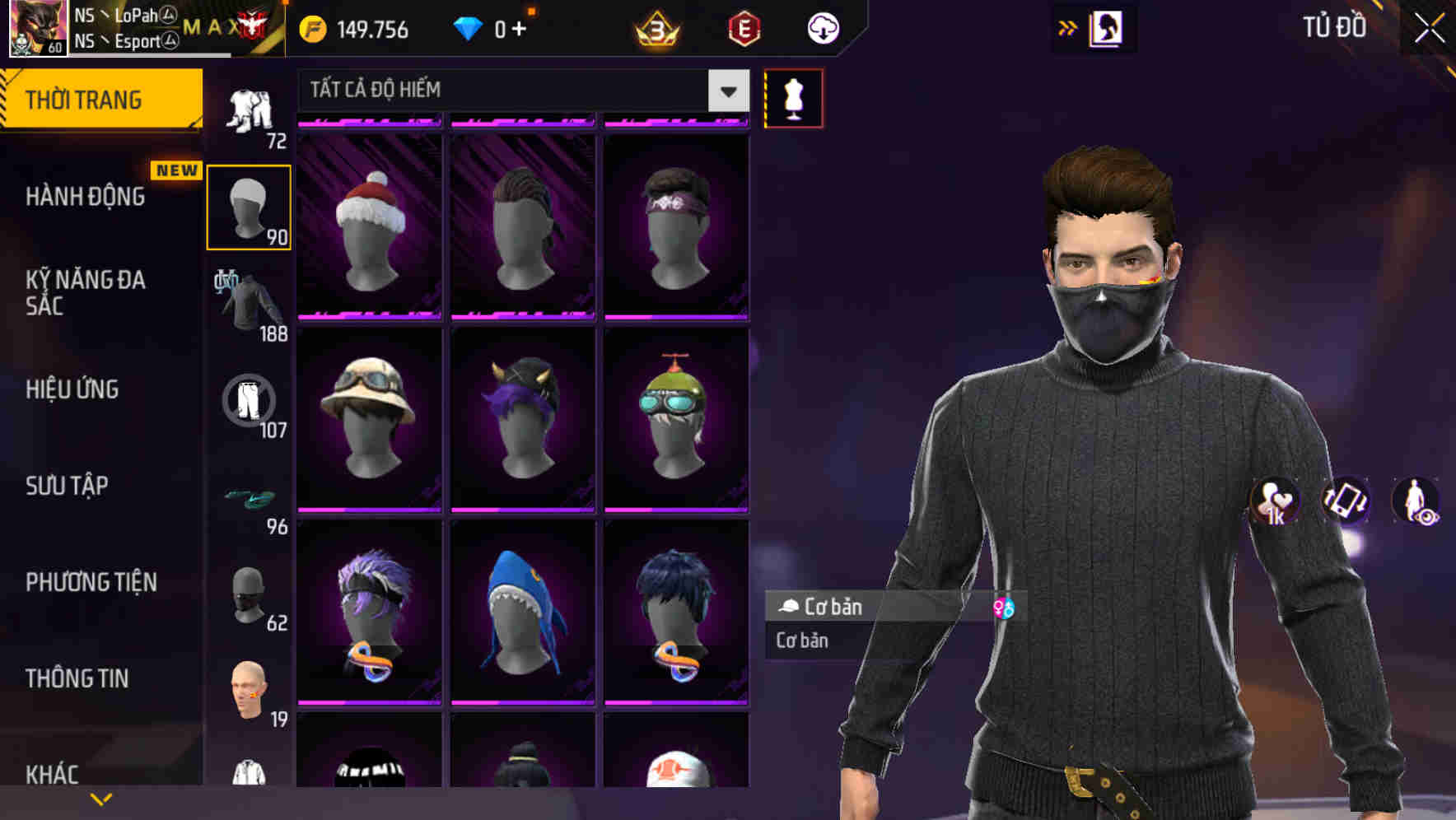The image size is (1456, 820).
Task: Open the shoes category with 96 items
Action: tap(249, 498)
